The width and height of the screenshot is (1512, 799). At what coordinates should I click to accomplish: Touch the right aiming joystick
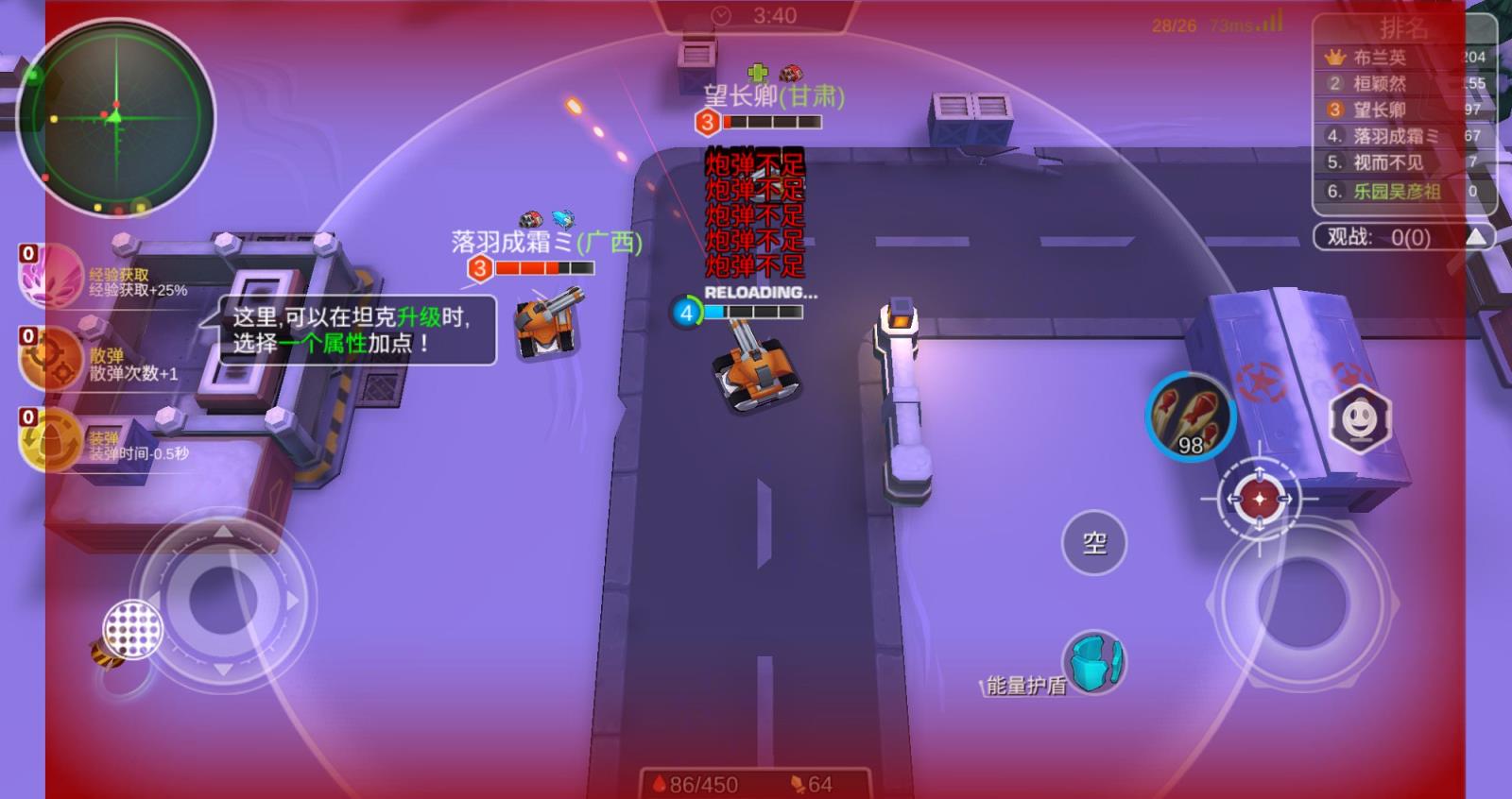(x=1302, y=601)
